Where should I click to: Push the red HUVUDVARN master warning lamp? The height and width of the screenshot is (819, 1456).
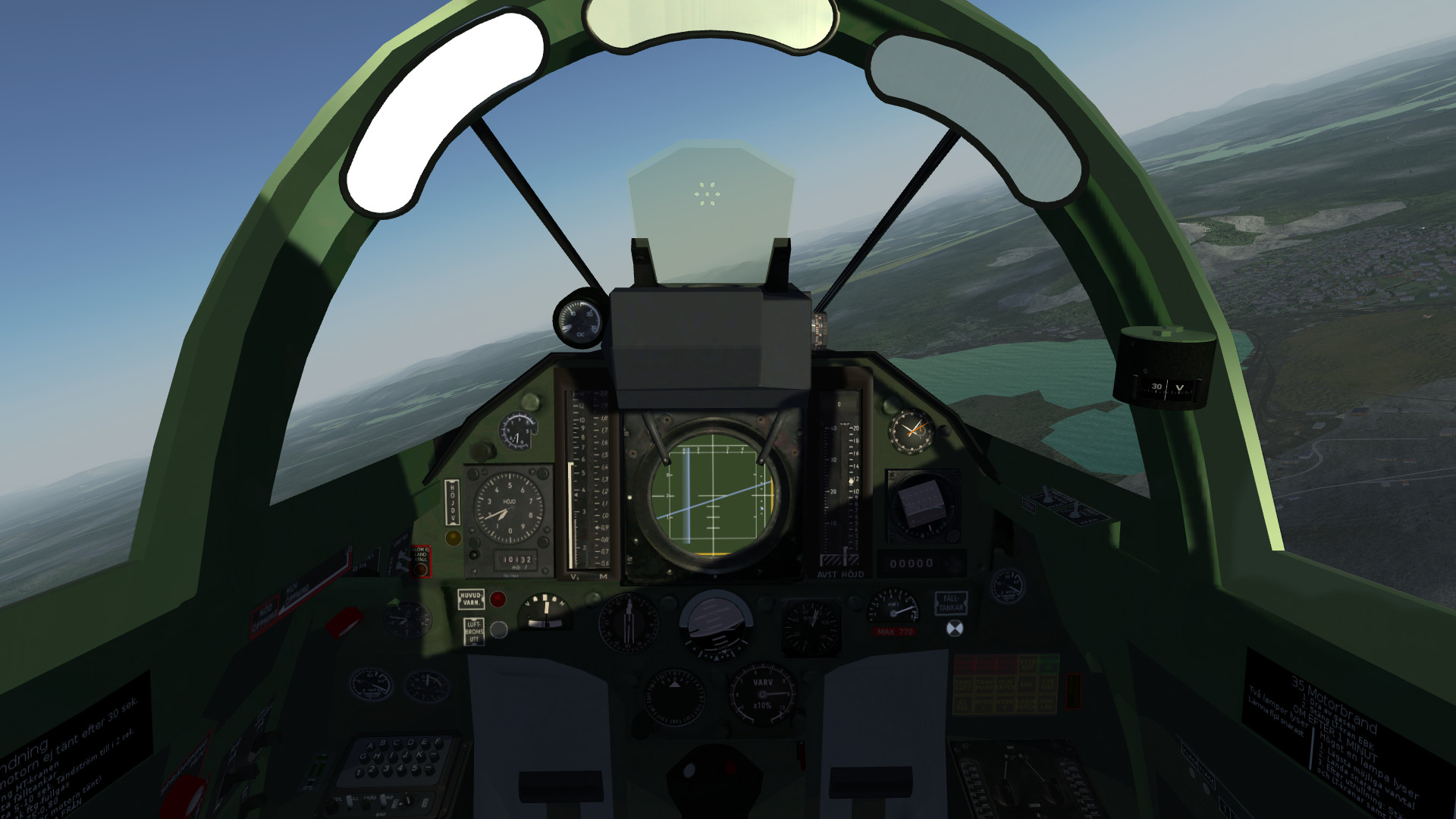497,599
